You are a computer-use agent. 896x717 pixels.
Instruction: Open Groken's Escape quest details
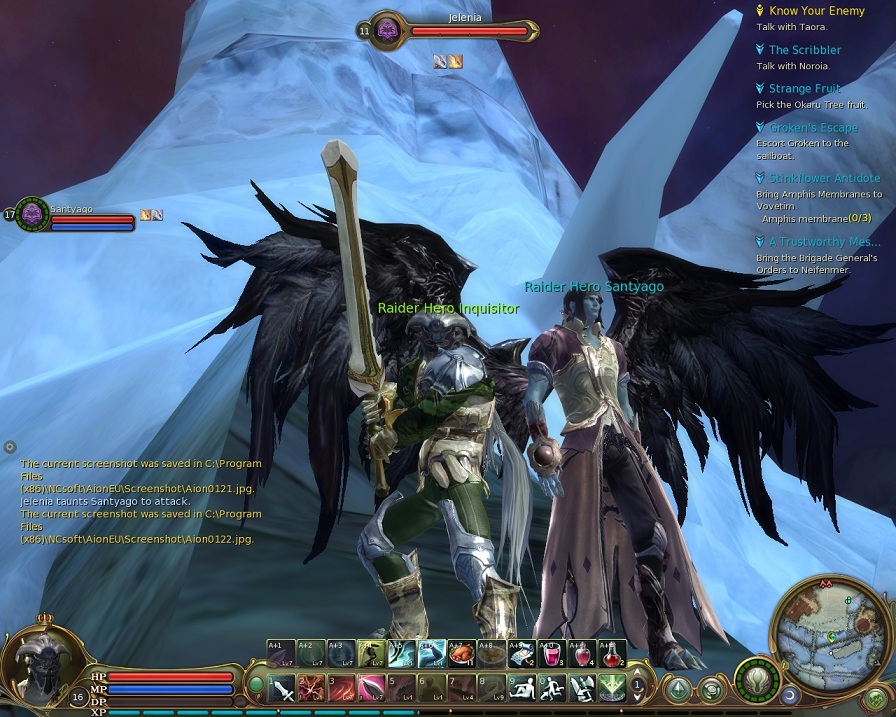click(x=812, y=128)
